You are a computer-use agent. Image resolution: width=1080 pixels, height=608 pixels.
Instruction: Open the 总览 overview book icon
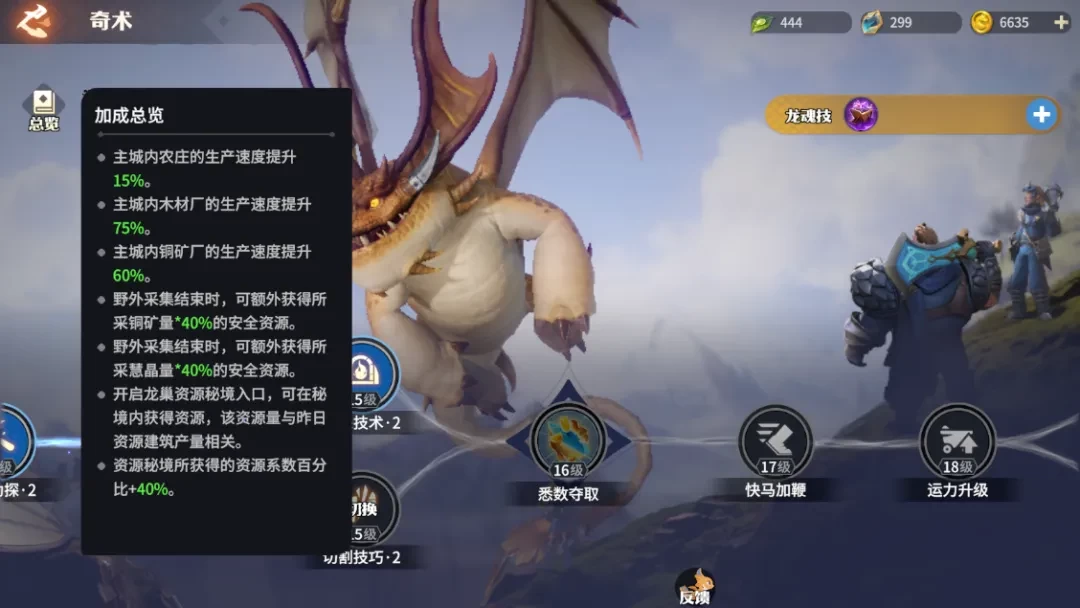43,107
